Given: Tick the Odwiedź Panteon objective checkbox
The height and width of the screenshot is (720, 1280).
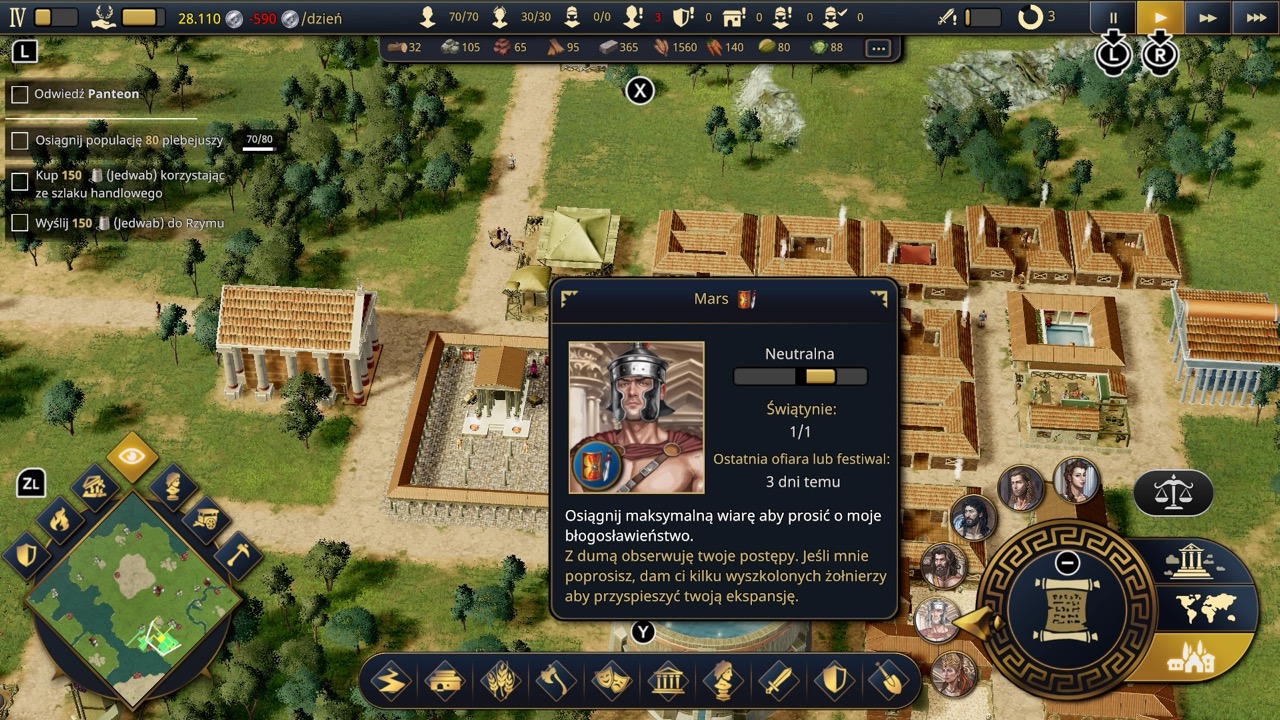Looking at the screenshot, I should 19,95.
